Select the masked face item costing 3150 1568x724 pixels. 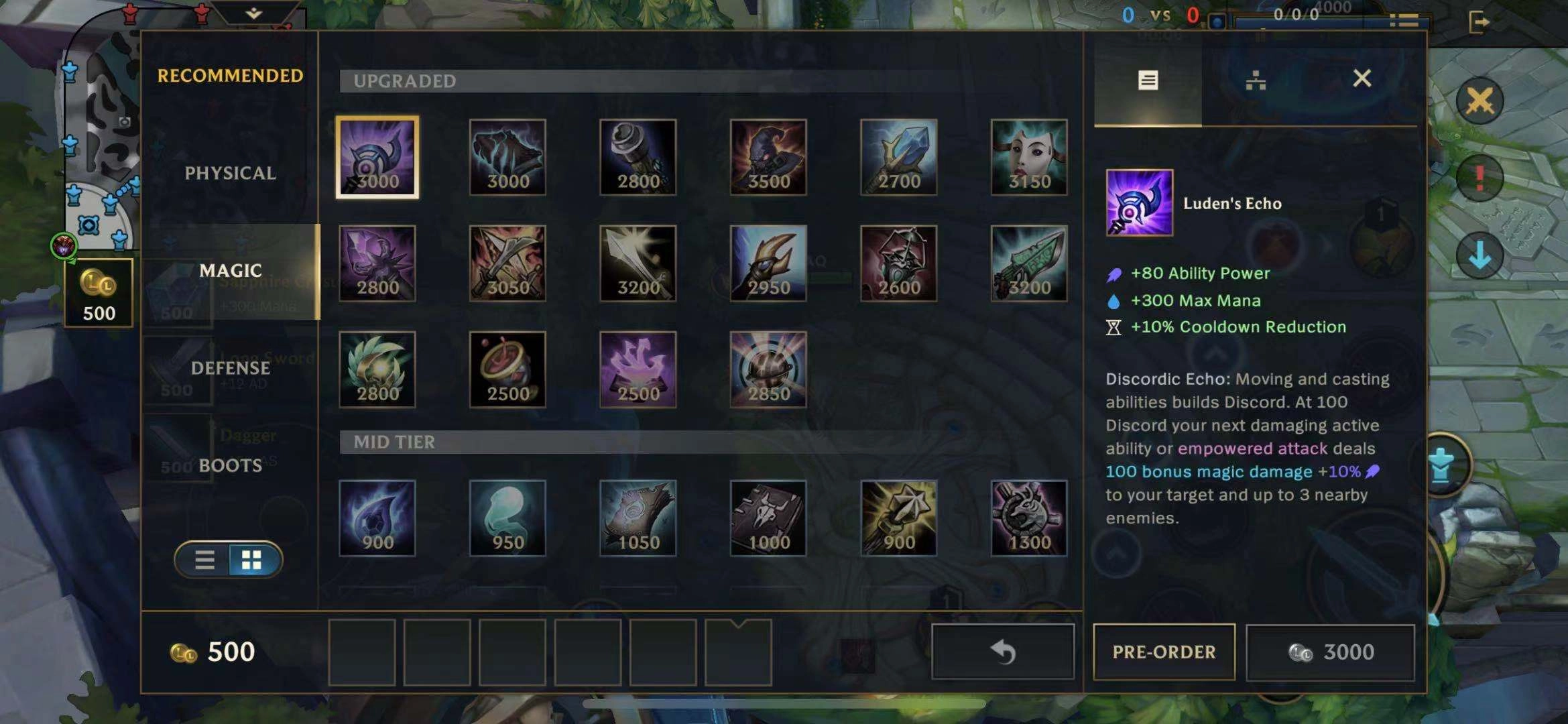(x=1029, y=158)
